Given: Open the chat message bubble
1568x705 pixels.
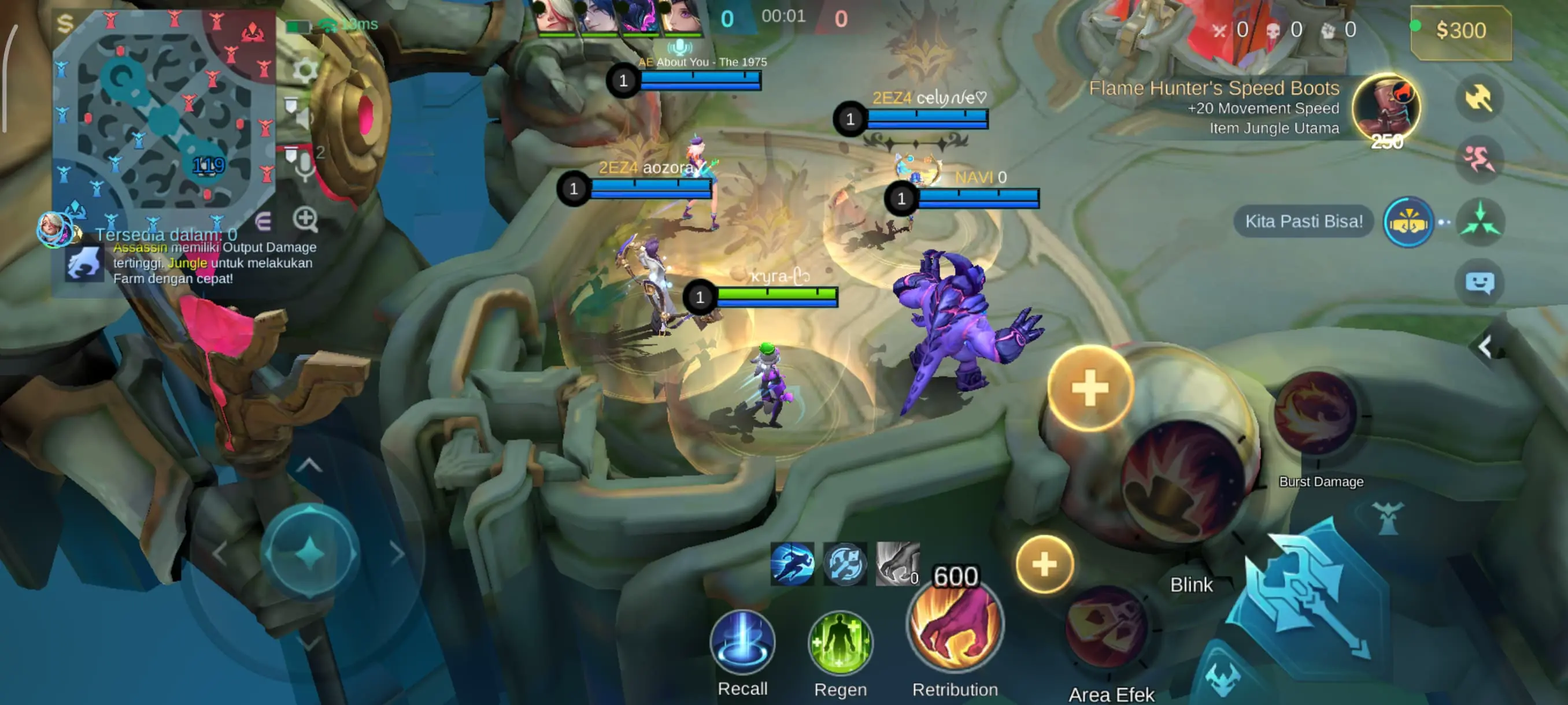Looking at the screenshot, I should [x=1479, y=283].
